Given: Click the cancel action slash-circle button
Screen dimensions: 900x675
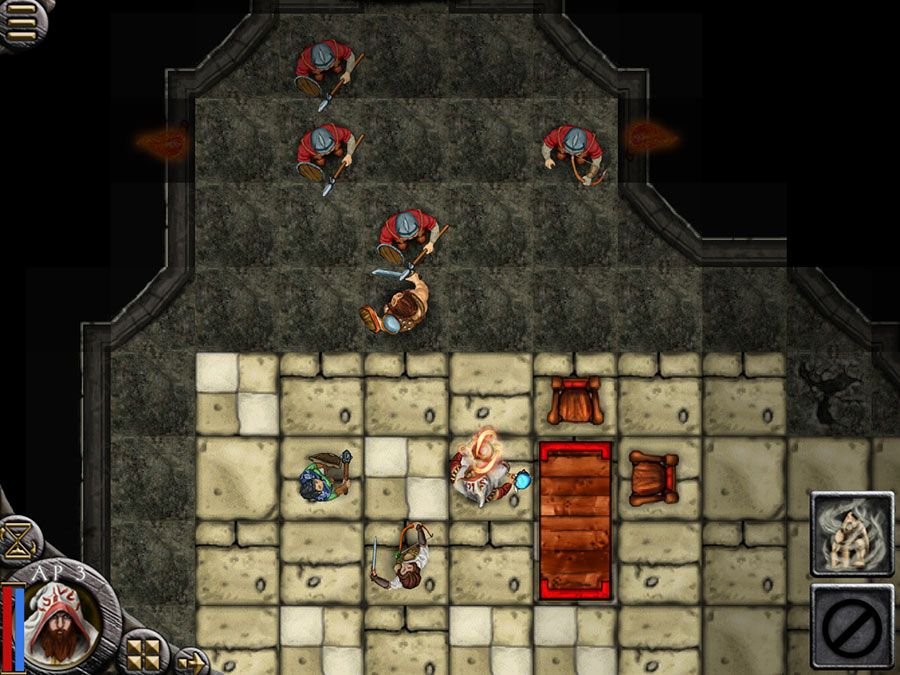Looking at the screenshot, I should [851, 625].
